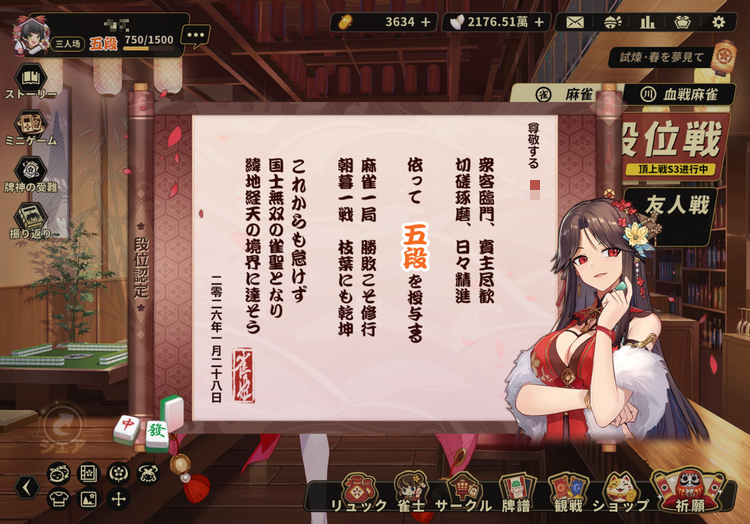
Task: Open the mail envelope icon
Action: click(574, 22)
